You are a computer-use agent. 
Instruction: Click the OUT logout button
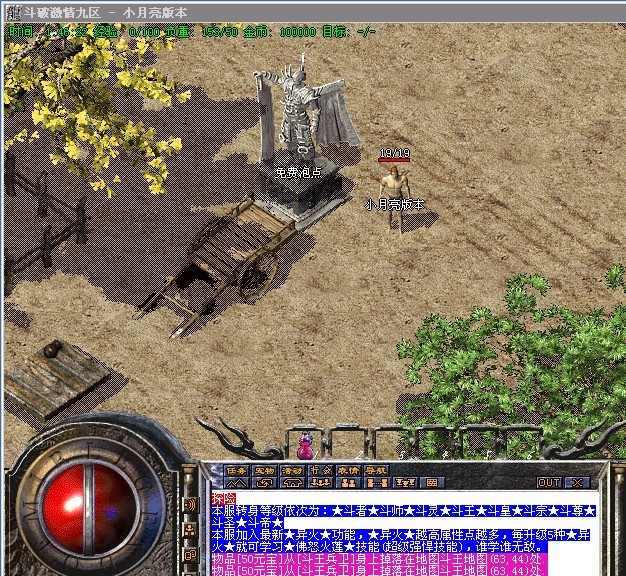pyautogui.click(x=548, y=482)
